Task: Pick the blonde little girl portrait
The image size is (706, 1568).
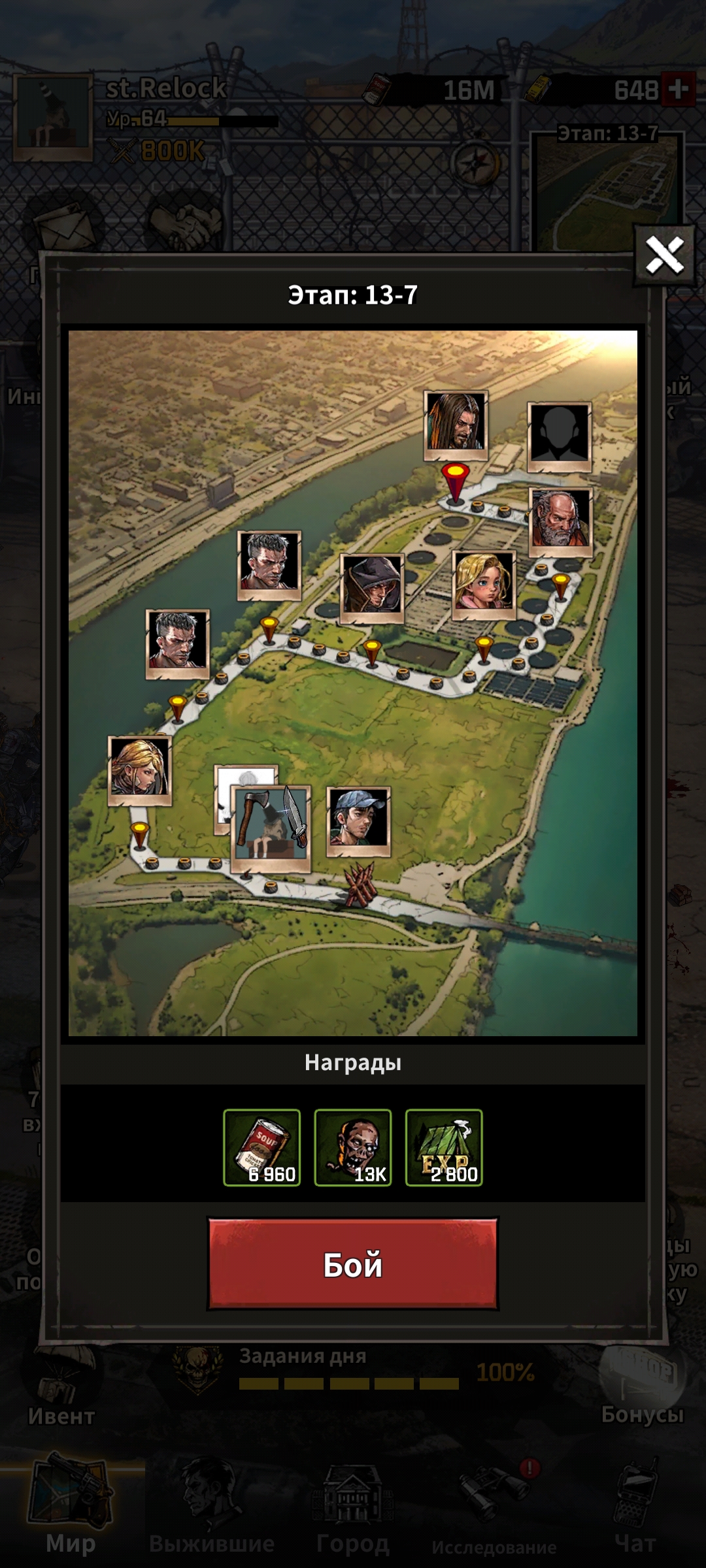Action: [484, 583]
